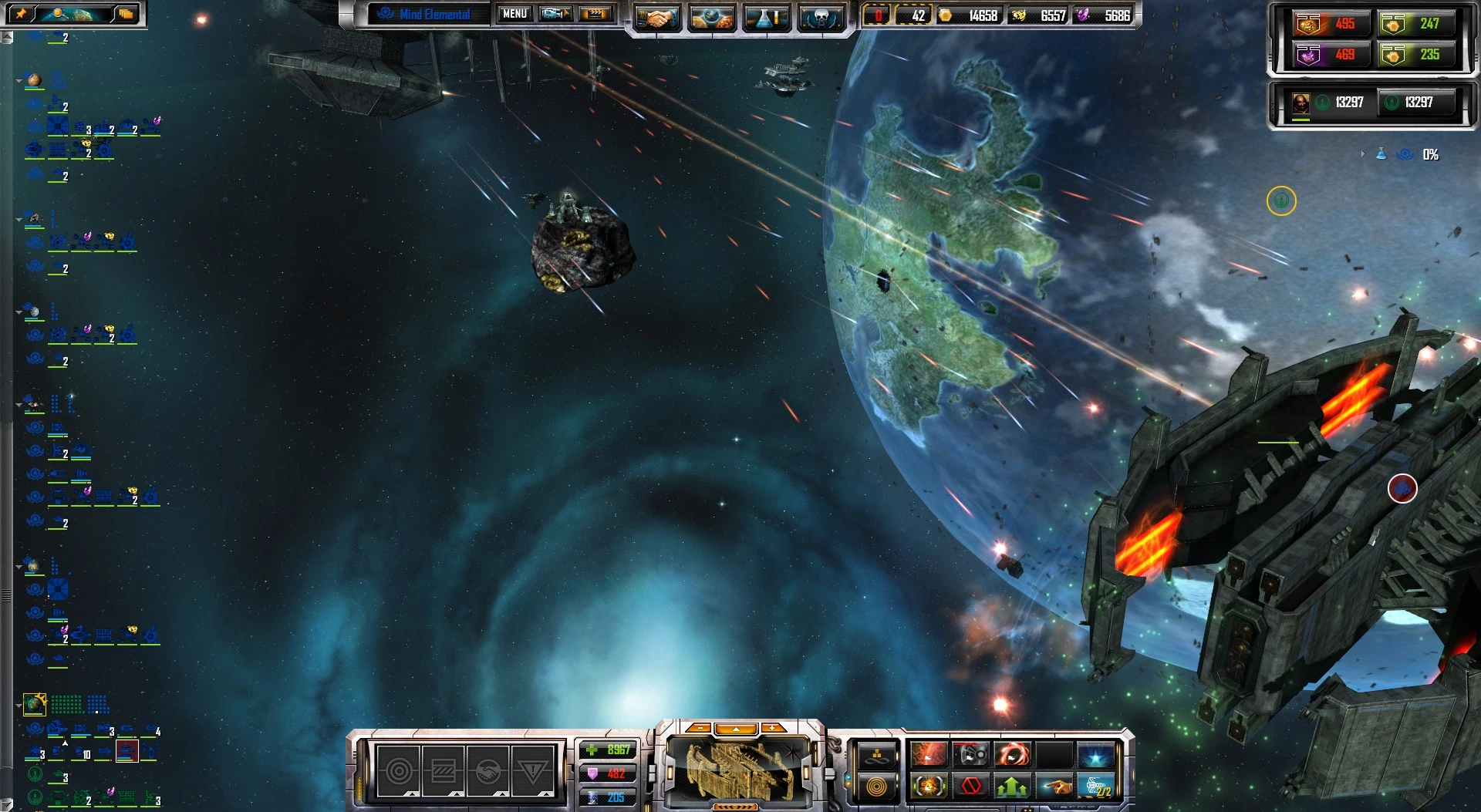Expand the up arrow above the ship portrait
Screen dimensions: 1481x812
pos(736,729)
